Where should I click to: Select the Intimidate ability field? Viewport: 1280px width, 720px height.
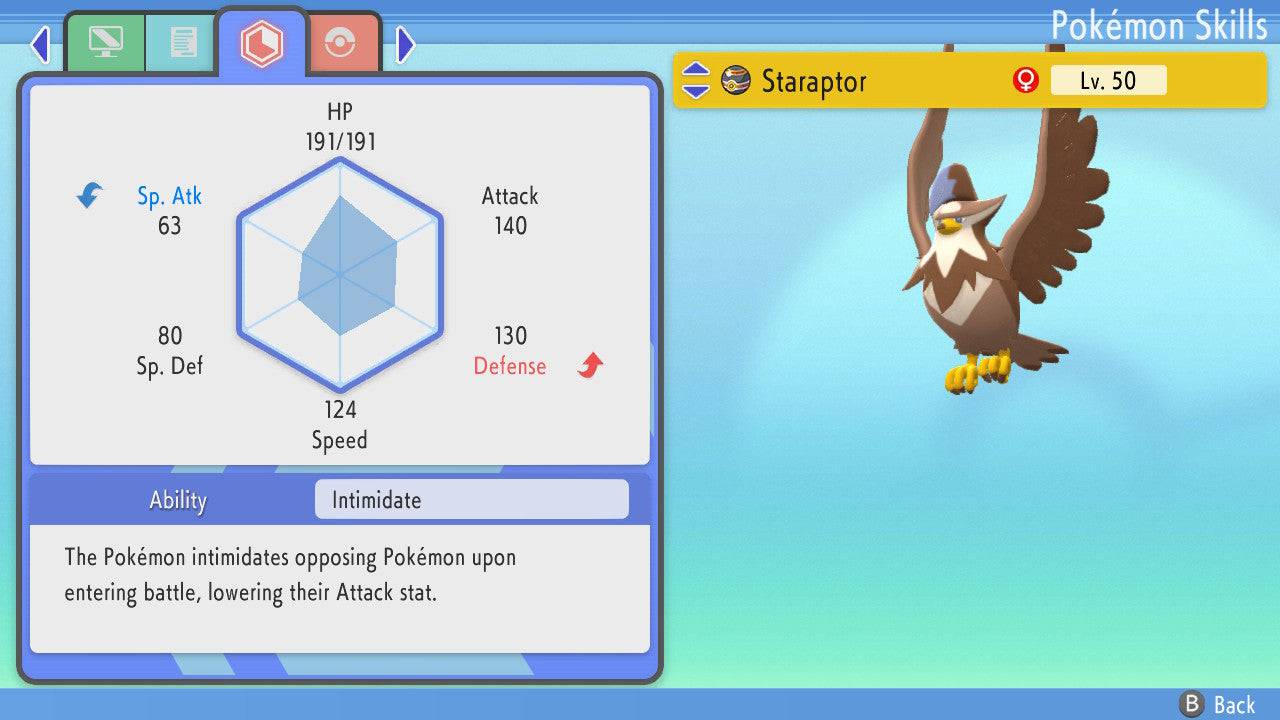pyautogui.click(x=471, y=500)
